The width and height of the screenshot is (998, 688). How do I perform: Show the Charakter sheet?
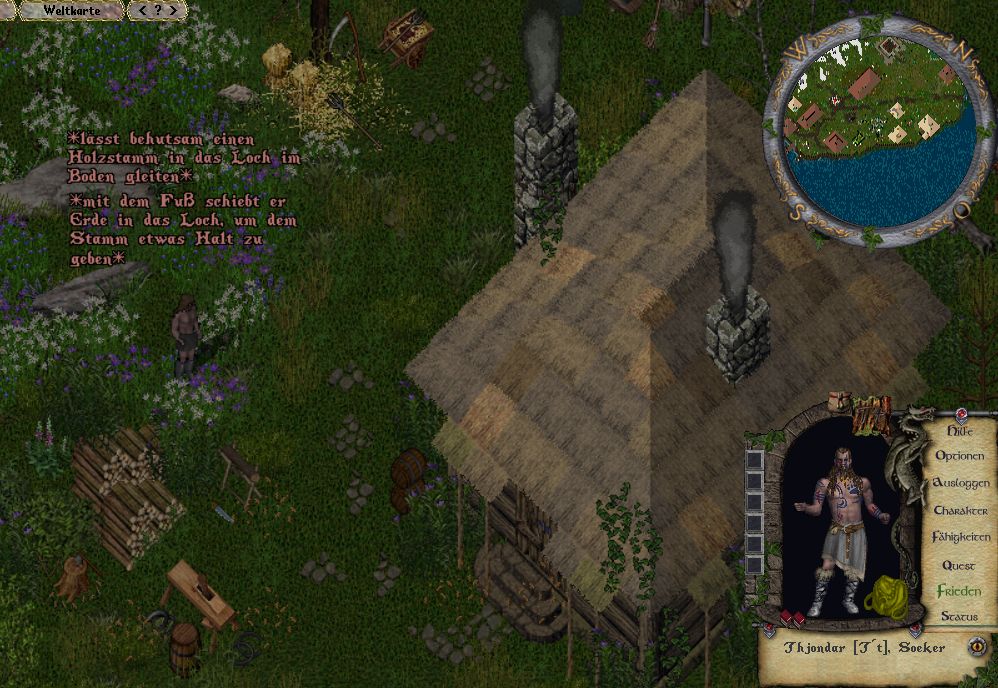pos(959,510)
